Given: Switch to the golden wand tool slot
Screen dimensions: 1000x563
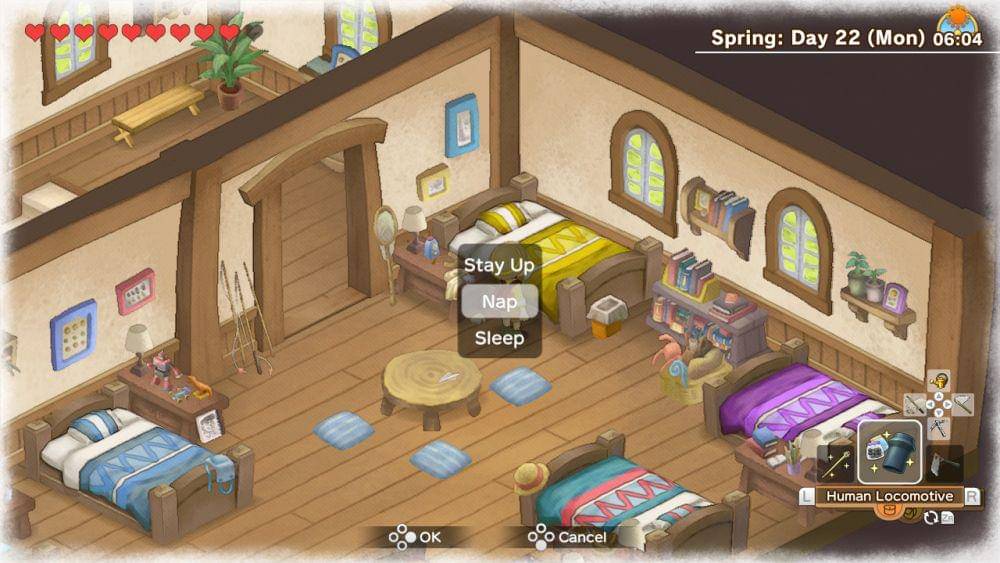Looking at the screenshot, I should (836, 462).
